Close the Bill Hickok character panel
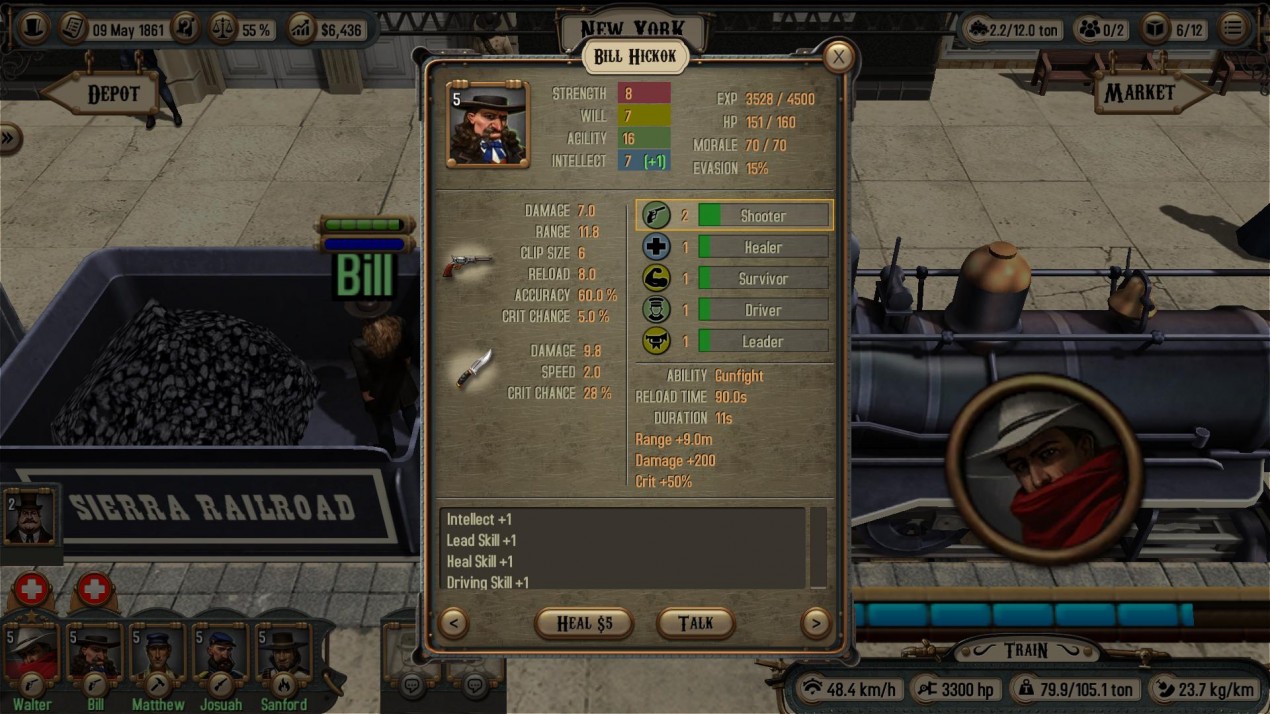The height and width of the screenshot is (714, 1270). coord(838,58)
